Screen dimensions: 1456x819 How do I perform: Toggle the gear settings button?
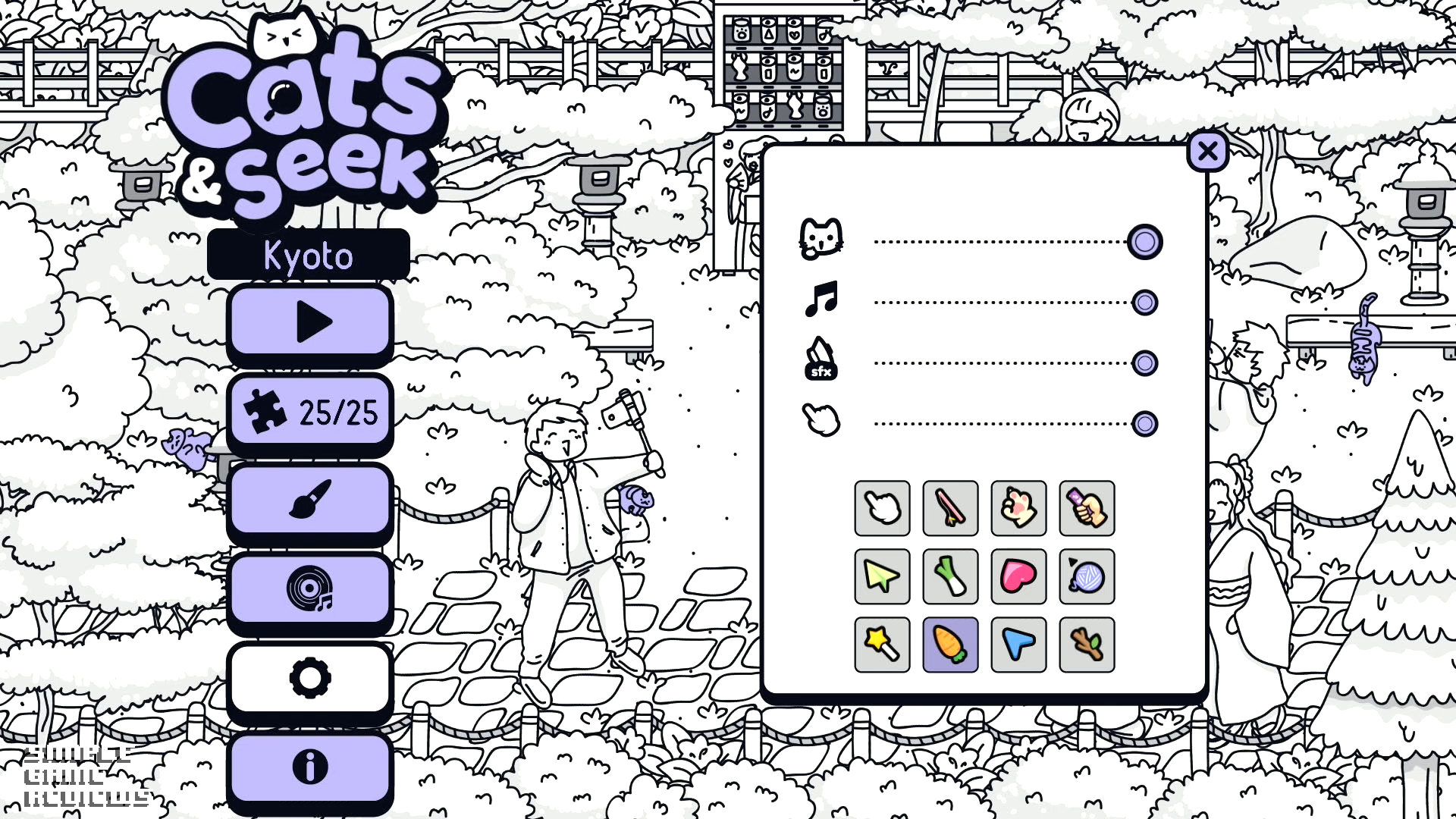(310, 678)
